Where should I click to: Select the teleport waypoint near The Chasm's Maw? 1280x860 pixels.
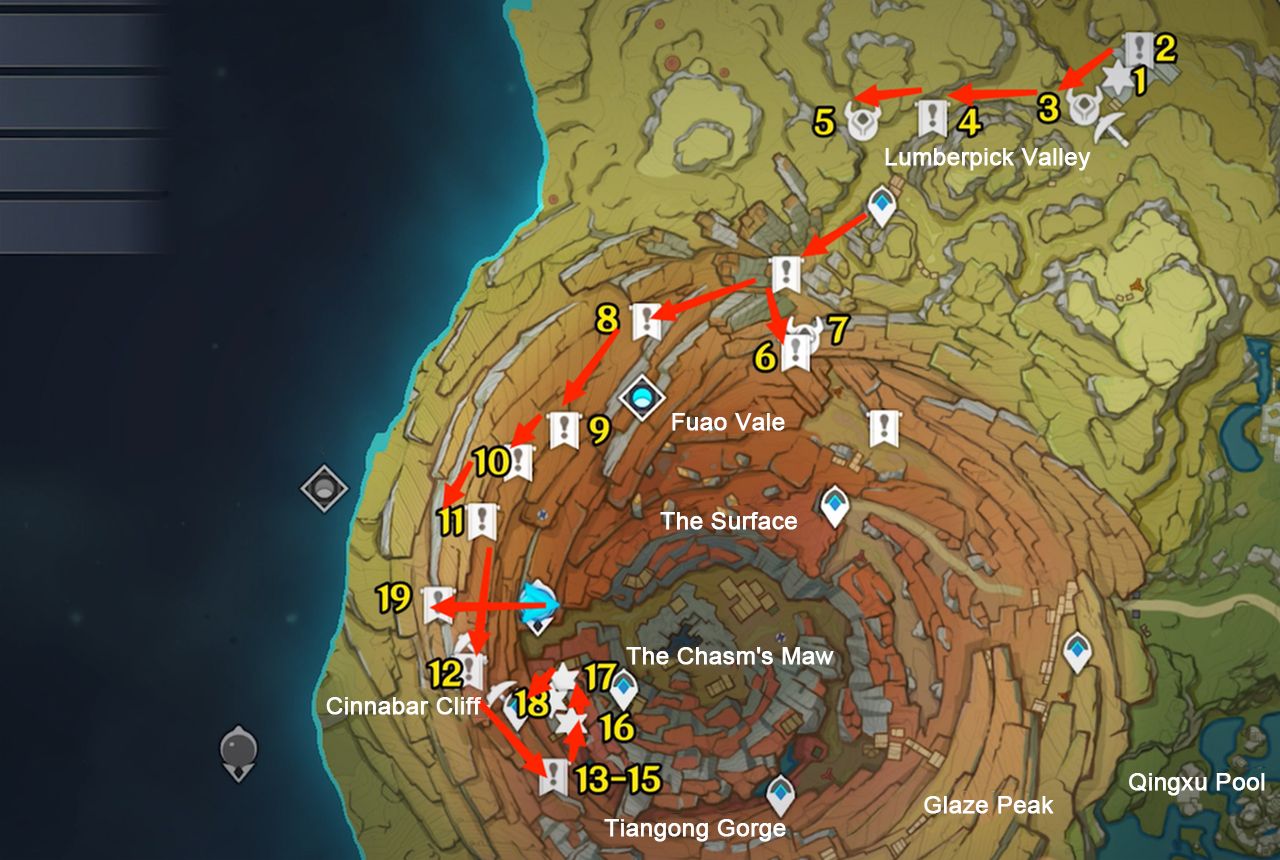click(625, 688)
